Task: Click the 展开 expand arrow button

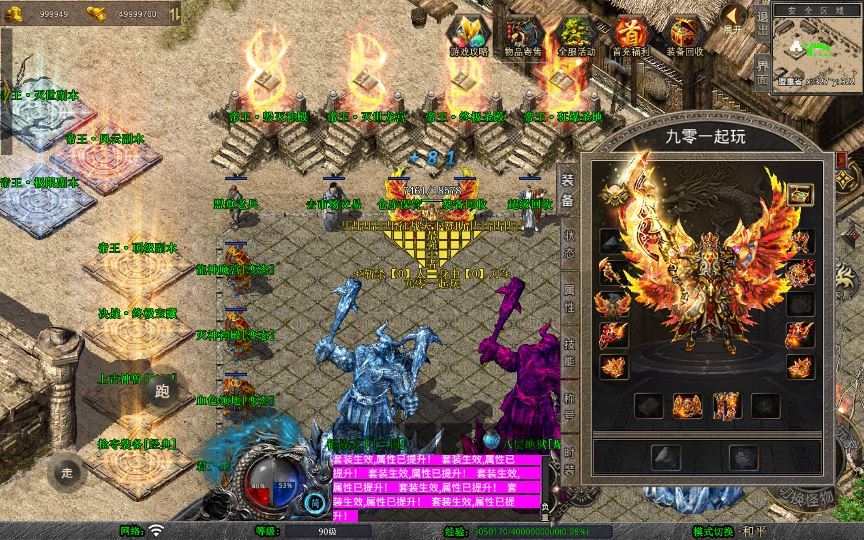Action: pyautogui.click(x=735, y=19)
